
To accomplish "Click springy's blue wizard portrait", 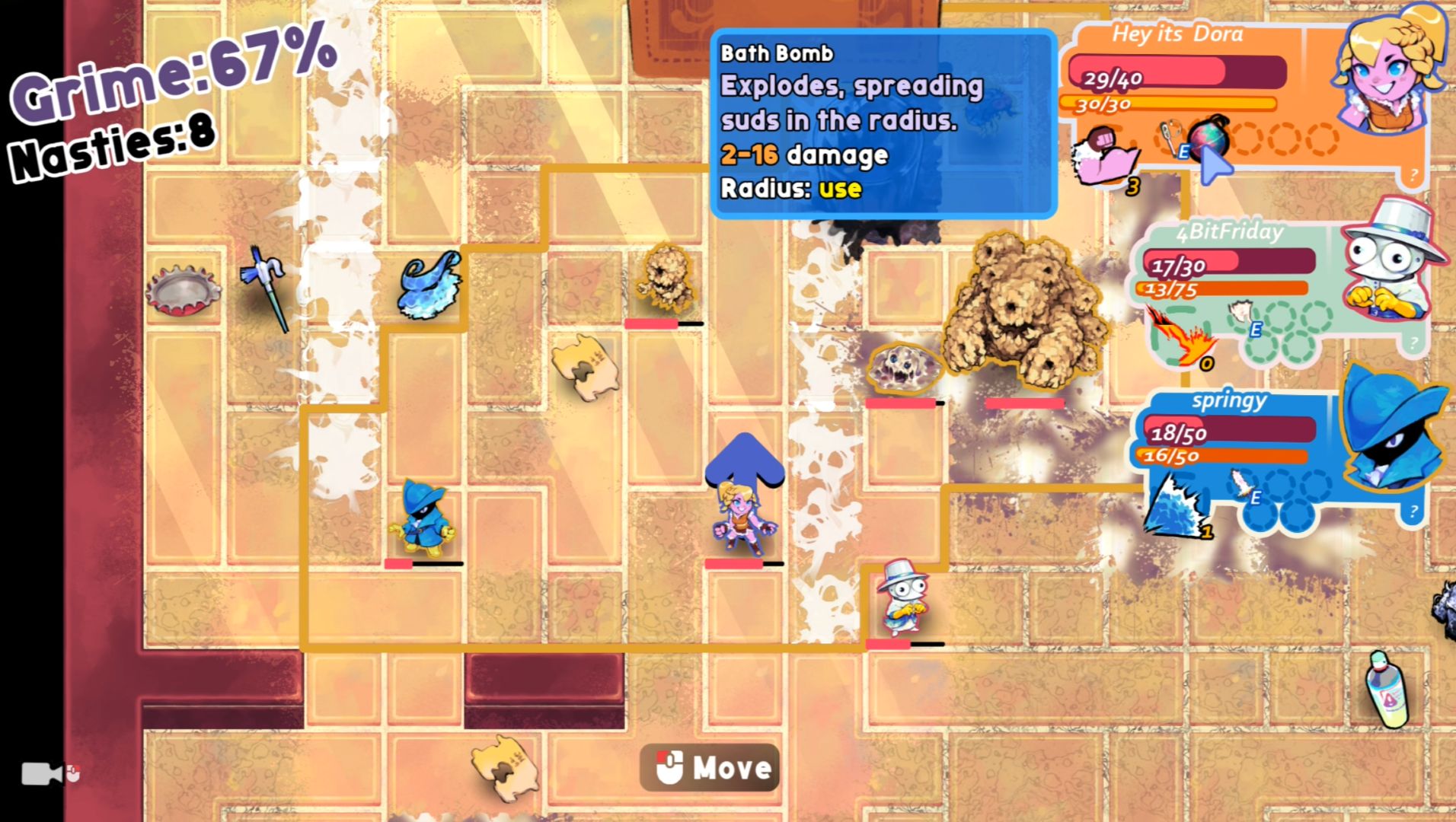I will [1391, 430].
